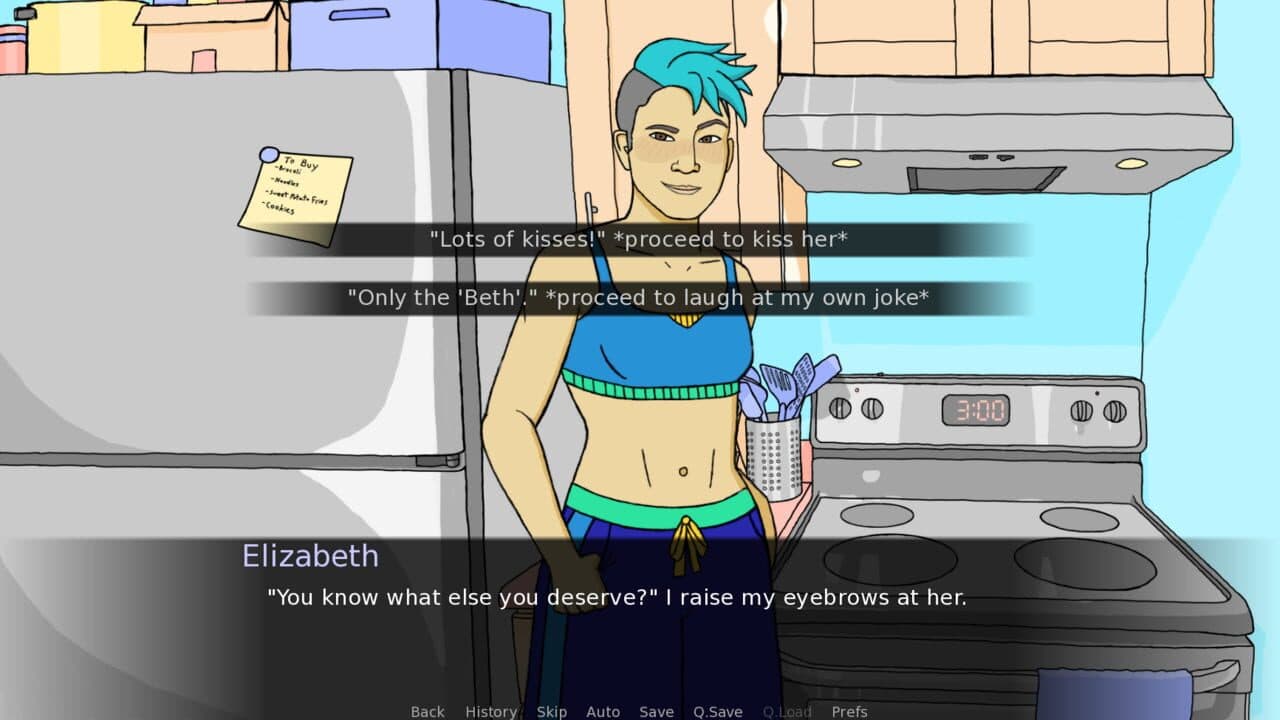Choose "Lots of kisses!" dialogue option
Viewport: 1280px width, 720px height.
pos(639,239)
